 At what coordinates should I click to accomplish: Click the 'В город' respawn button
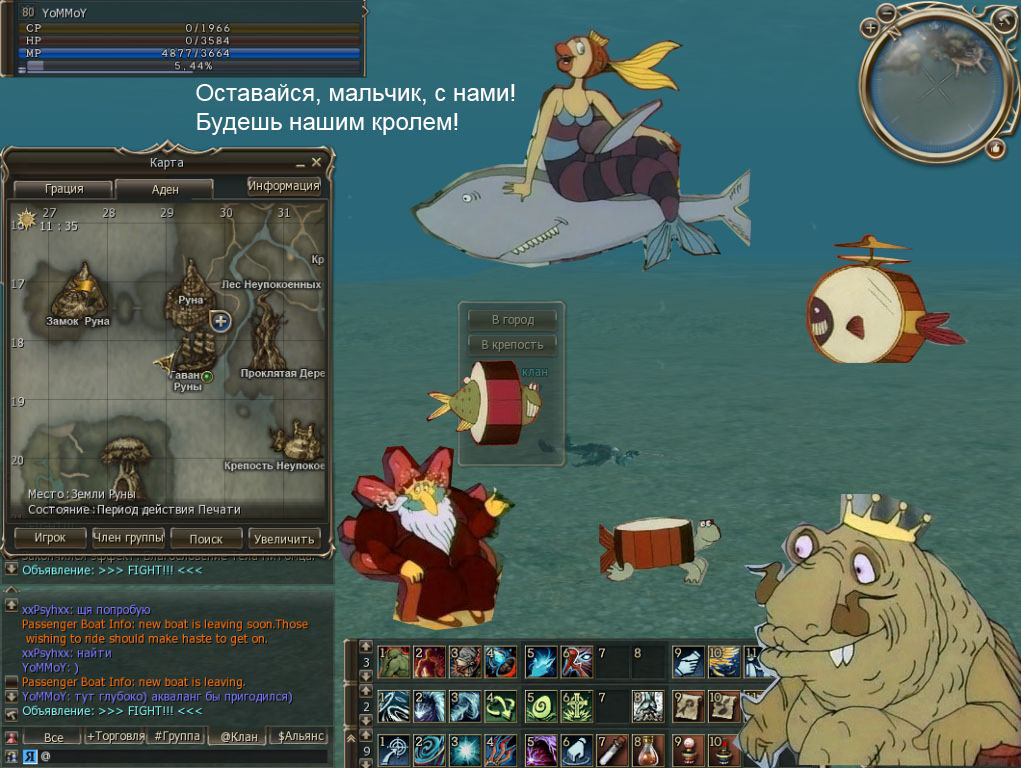coord(513,320)
